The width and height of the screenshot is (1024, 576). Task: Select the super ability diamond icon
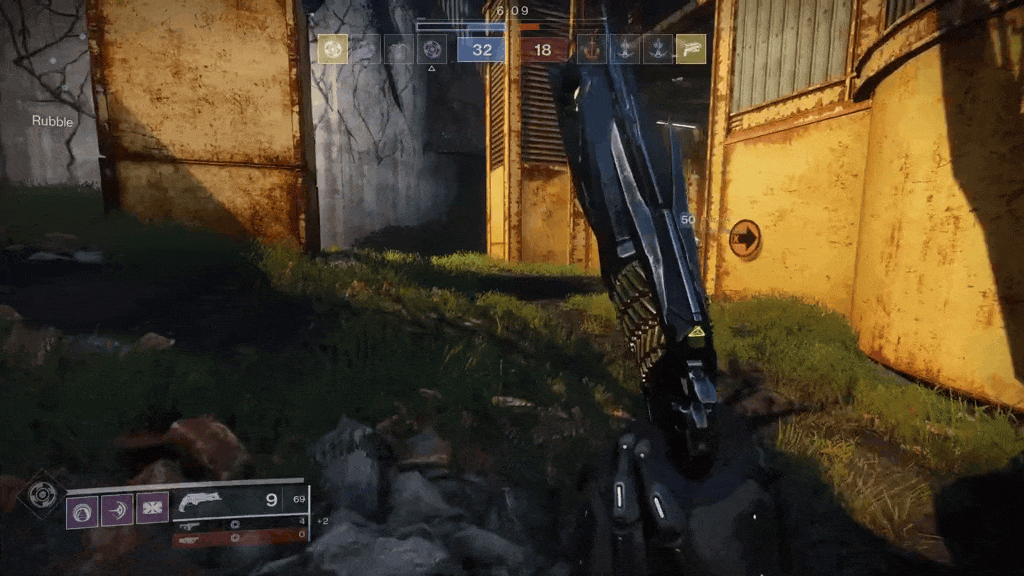pos(42,493)
